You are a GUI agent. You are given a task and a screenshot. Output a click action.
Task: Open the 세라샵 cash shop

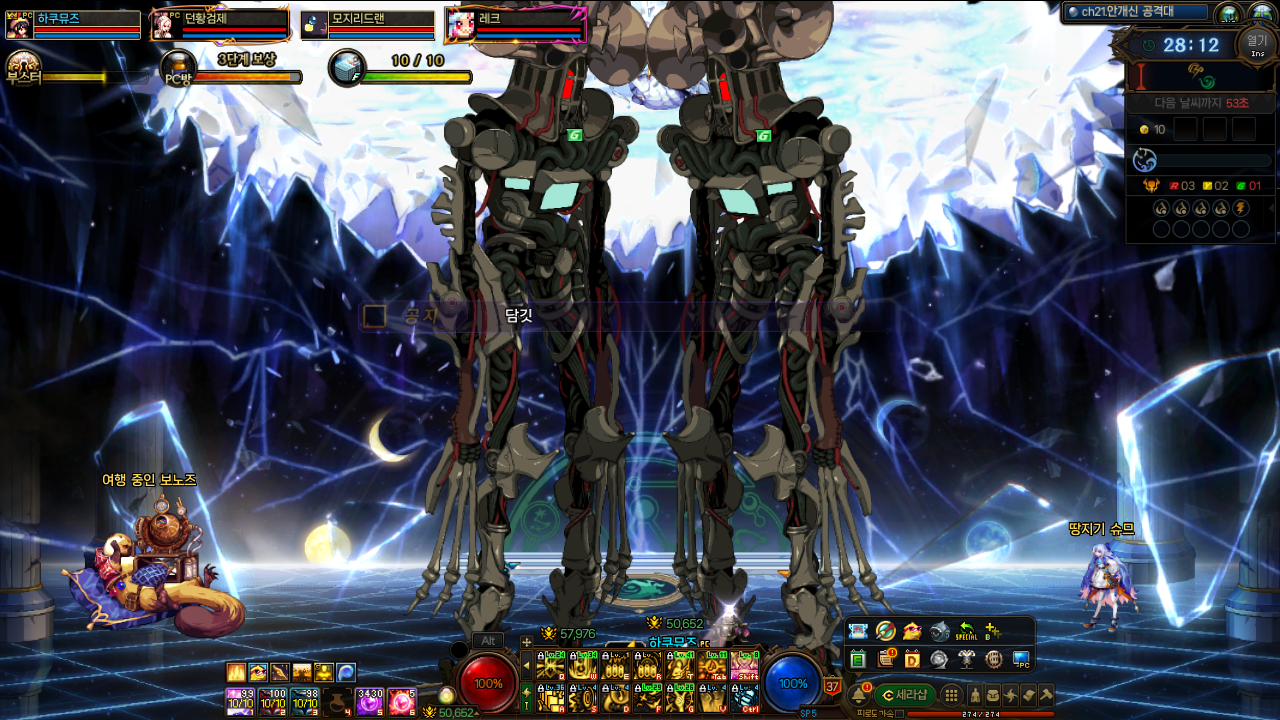905,695
